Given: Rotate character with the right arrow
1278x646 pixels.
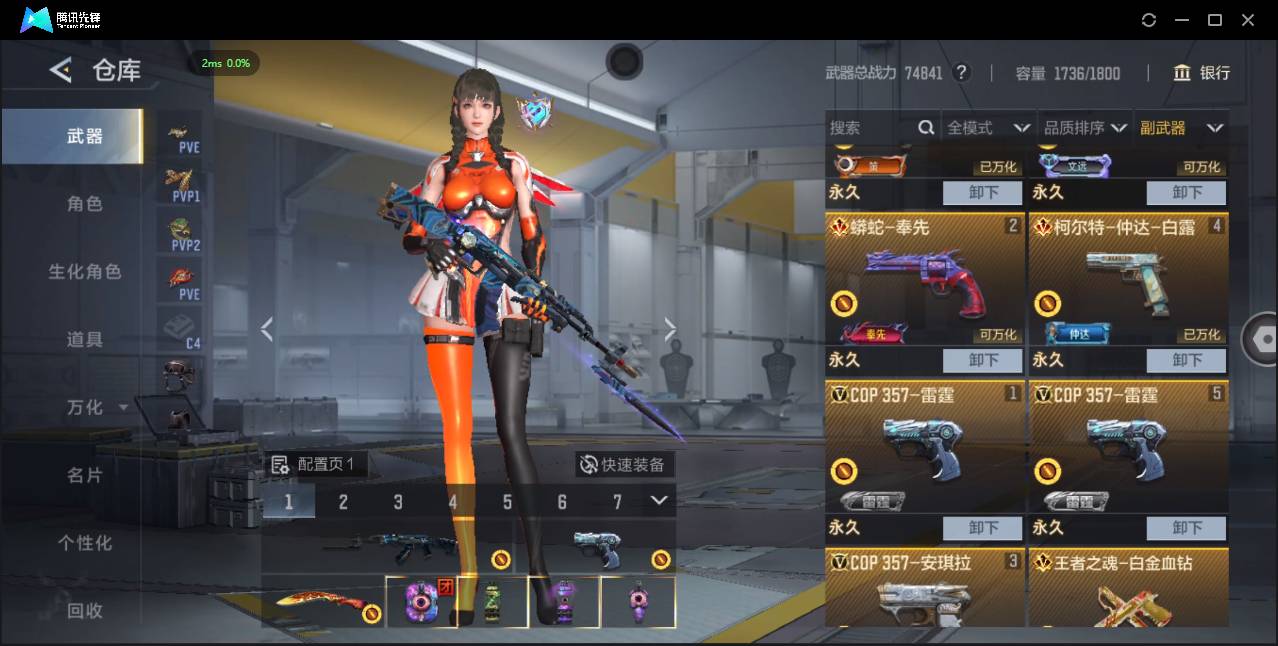Looking at the screenshot, I should click(670, 329).
